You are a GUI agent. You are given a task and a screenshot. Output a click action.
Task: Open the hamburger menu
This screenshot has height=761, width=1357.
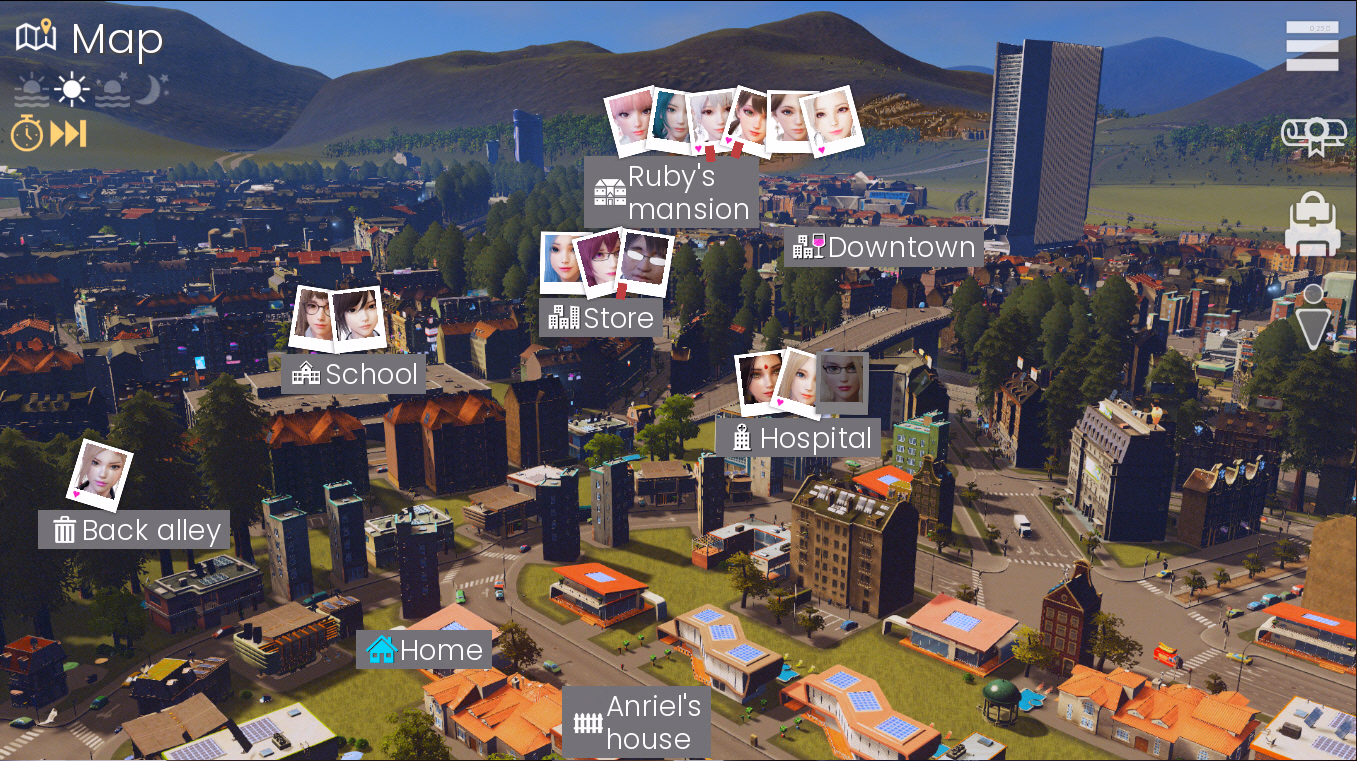1312,46
